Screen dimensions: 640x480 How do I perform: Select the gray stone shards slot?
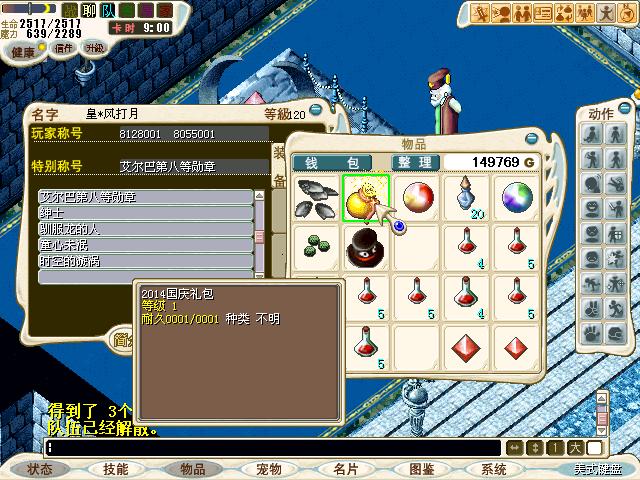(x=316, y=197)
